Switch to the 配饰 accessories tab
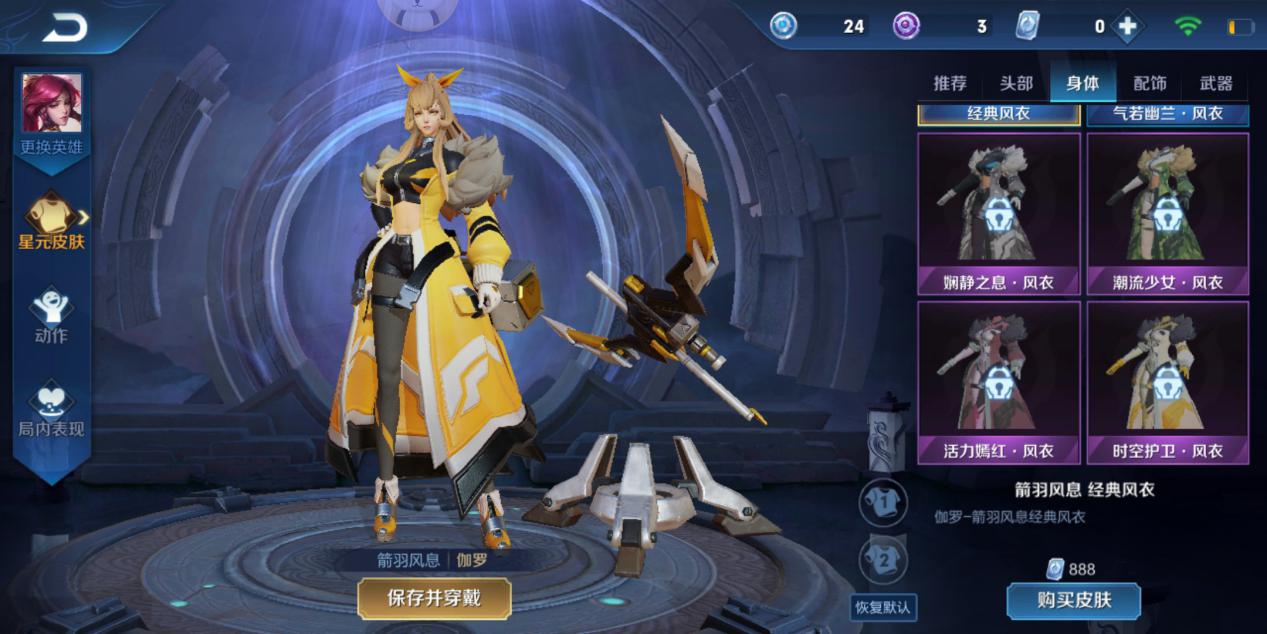Viewport: 1267px width, 634px height. tap(1150, 84)
